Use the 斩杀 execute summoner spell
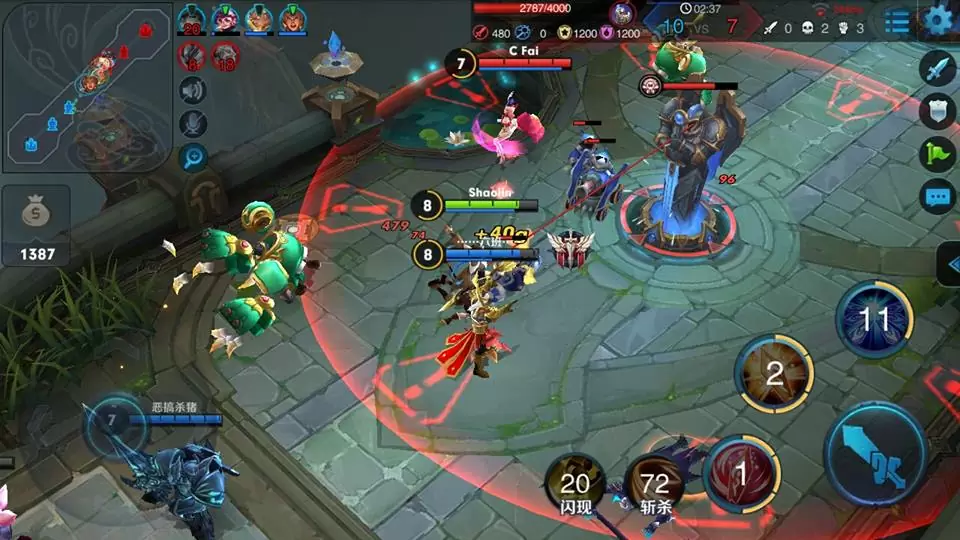 coord(656,486)
